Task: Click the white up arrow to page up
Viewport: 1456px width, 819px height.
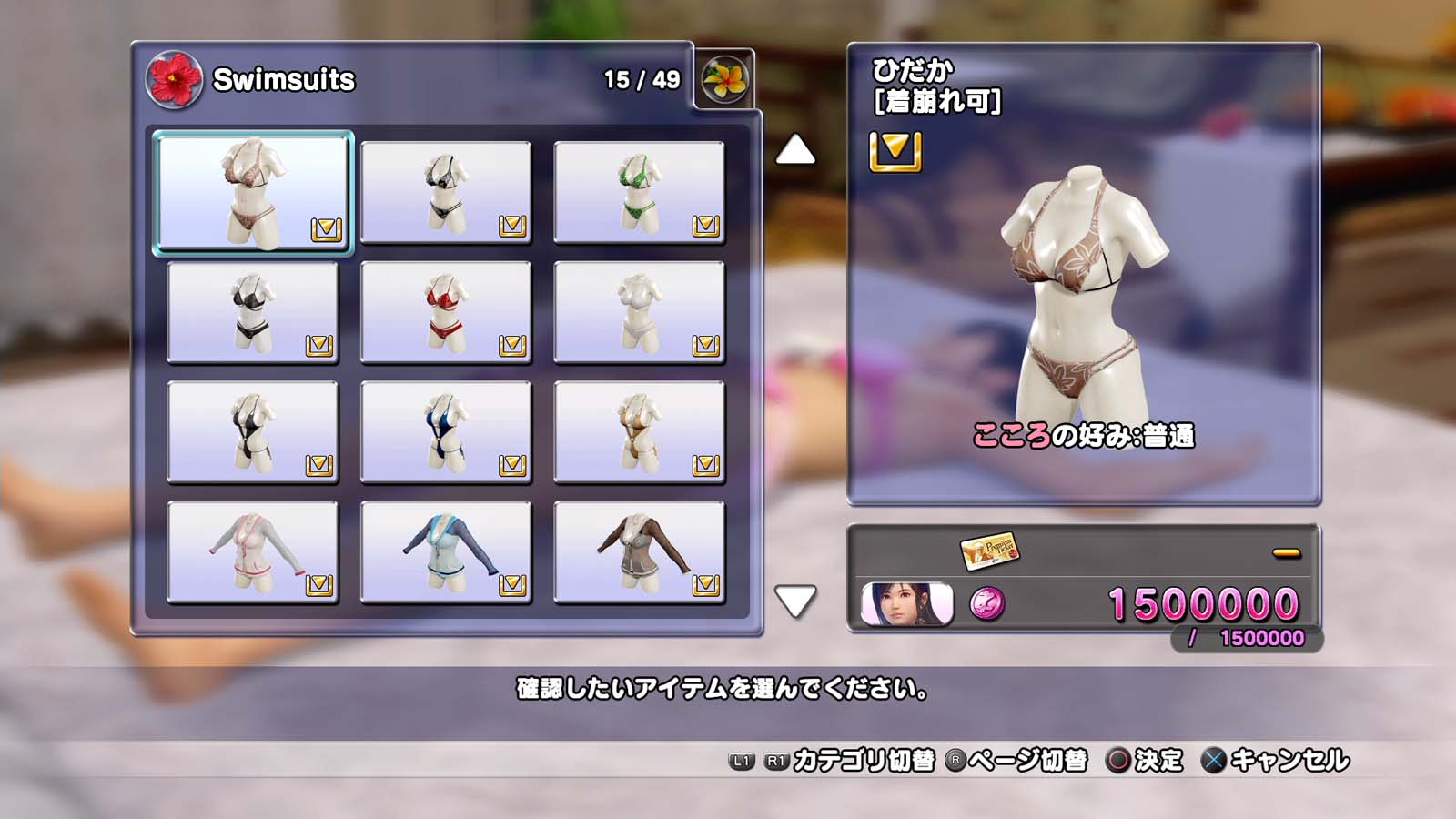Action: pyautogui.click(x=795, y=150)
